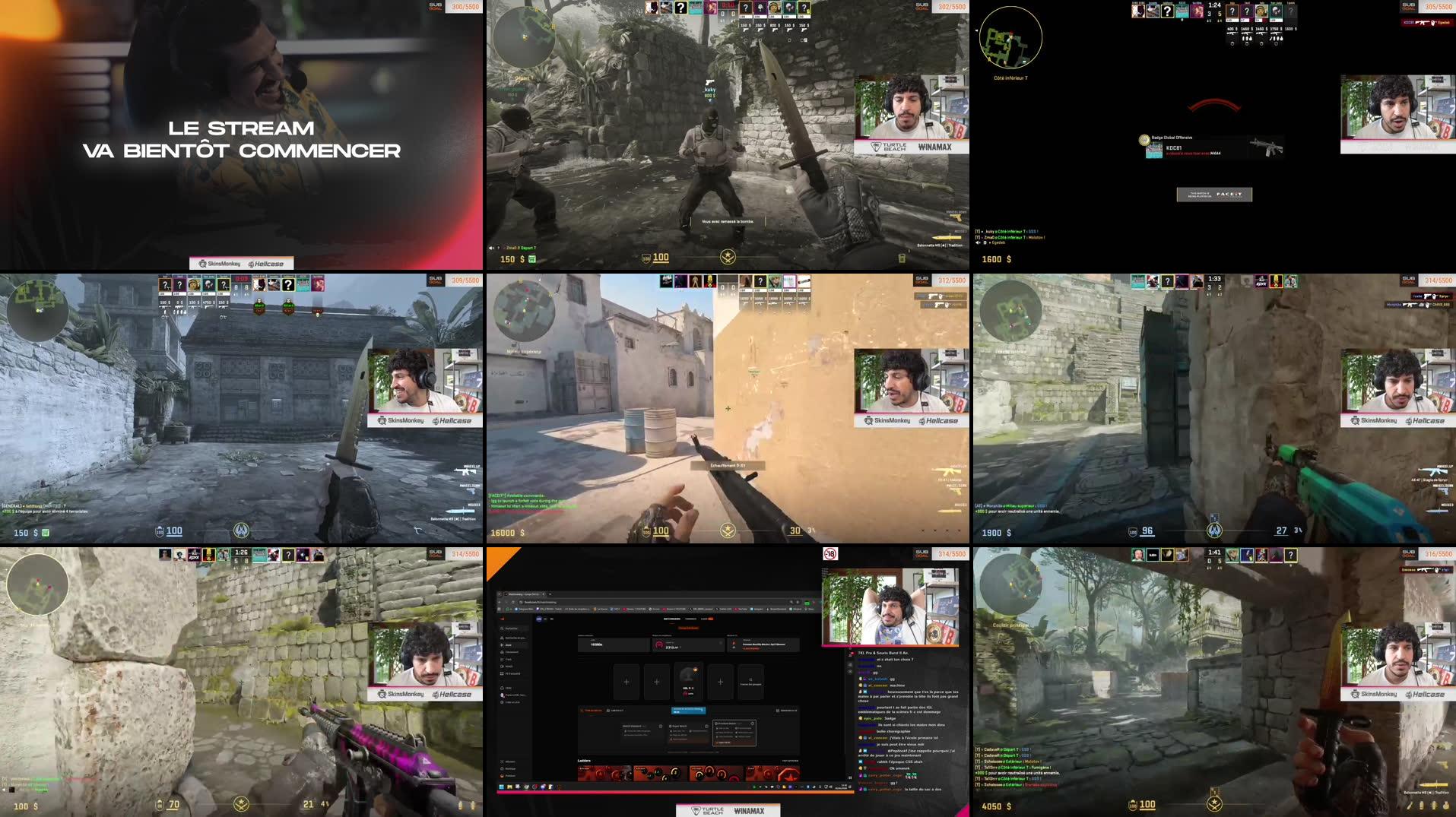
Task: Toggle a queue option in the Super Match panel
Action: tap(690, 730)
